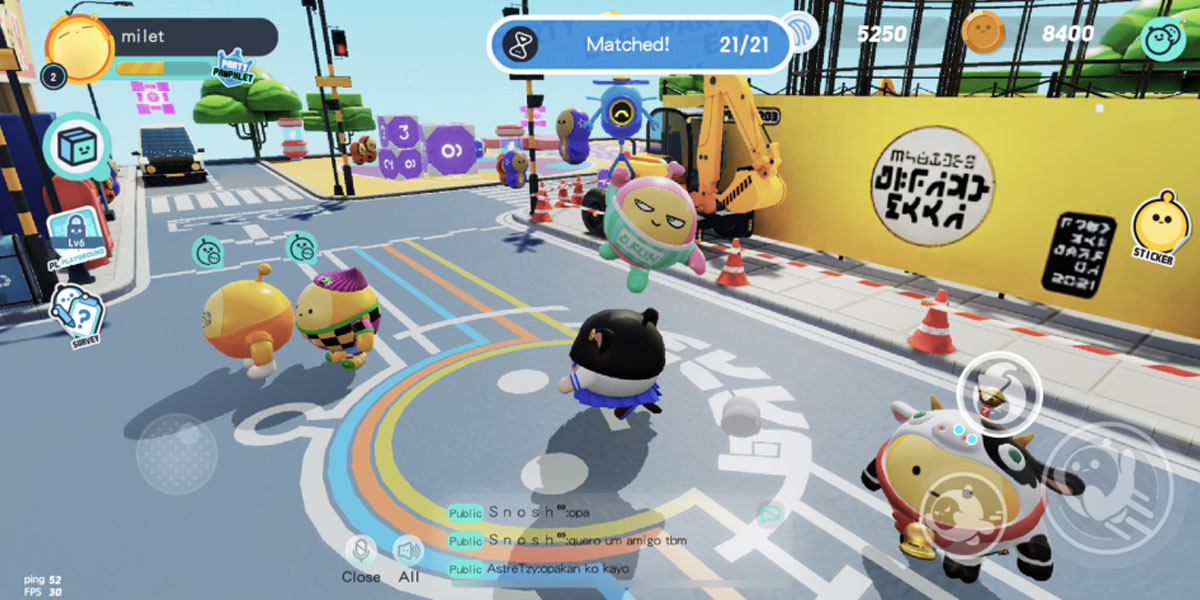Open the Sticker menu
The image size is (1200, 600).
pyautogui.click(x=1155, y=226)
